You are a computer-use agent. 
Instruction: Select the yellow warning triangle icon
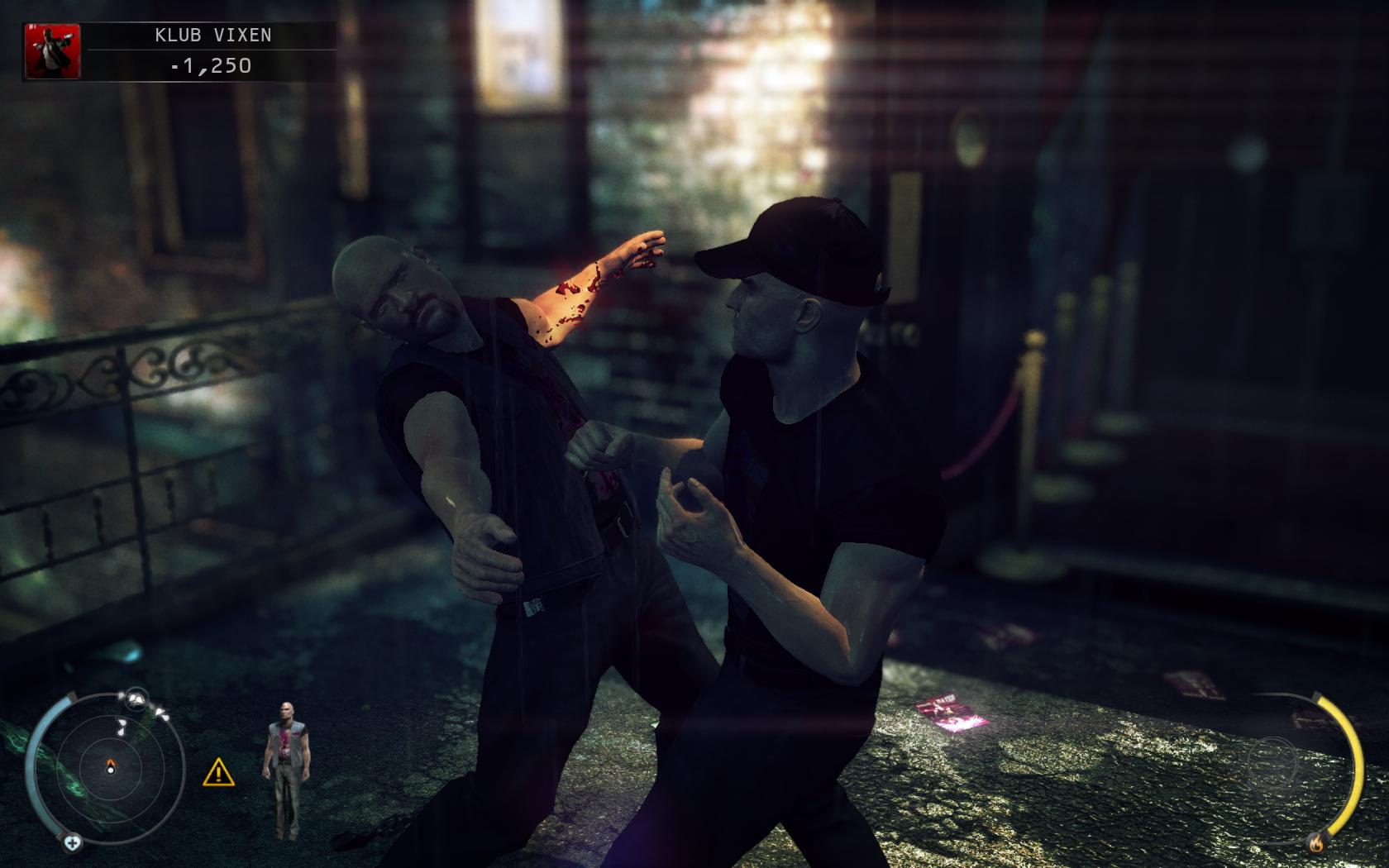[x=218, y=773]
